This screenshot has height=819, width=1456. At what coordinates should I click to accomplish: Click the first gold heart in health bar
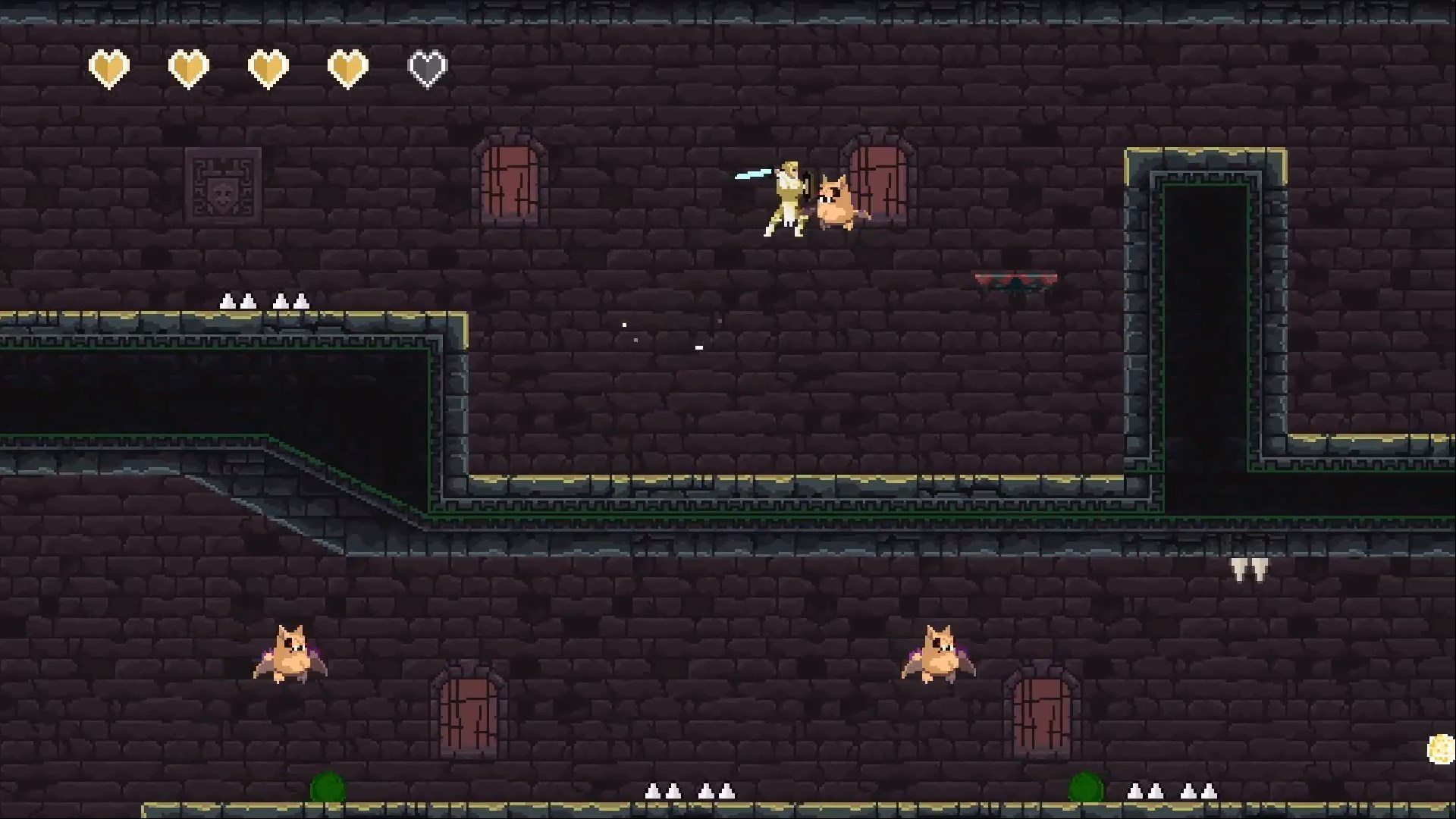(109, 67)
